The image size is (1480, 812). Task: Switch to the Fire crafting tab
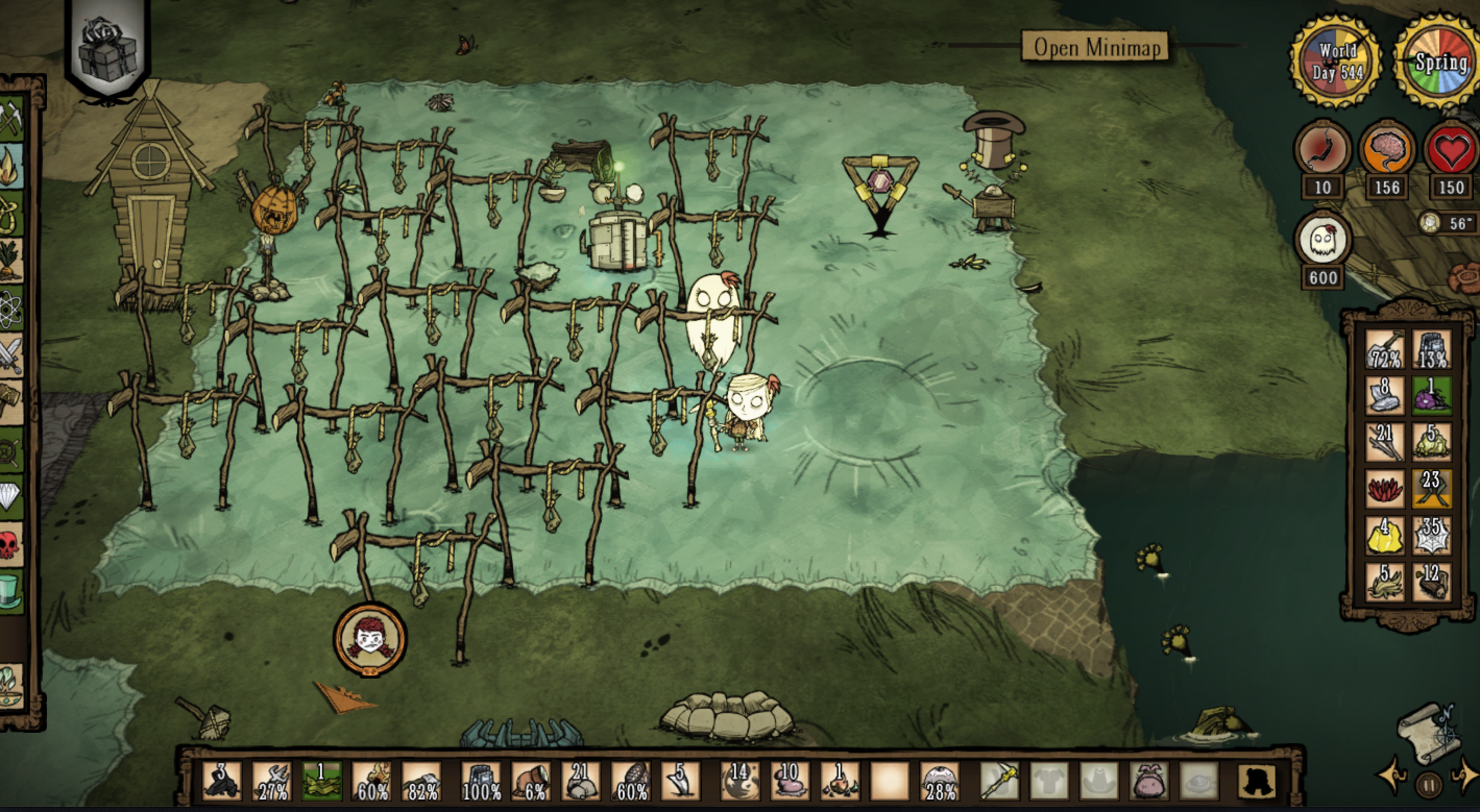[x=10, y=167]
